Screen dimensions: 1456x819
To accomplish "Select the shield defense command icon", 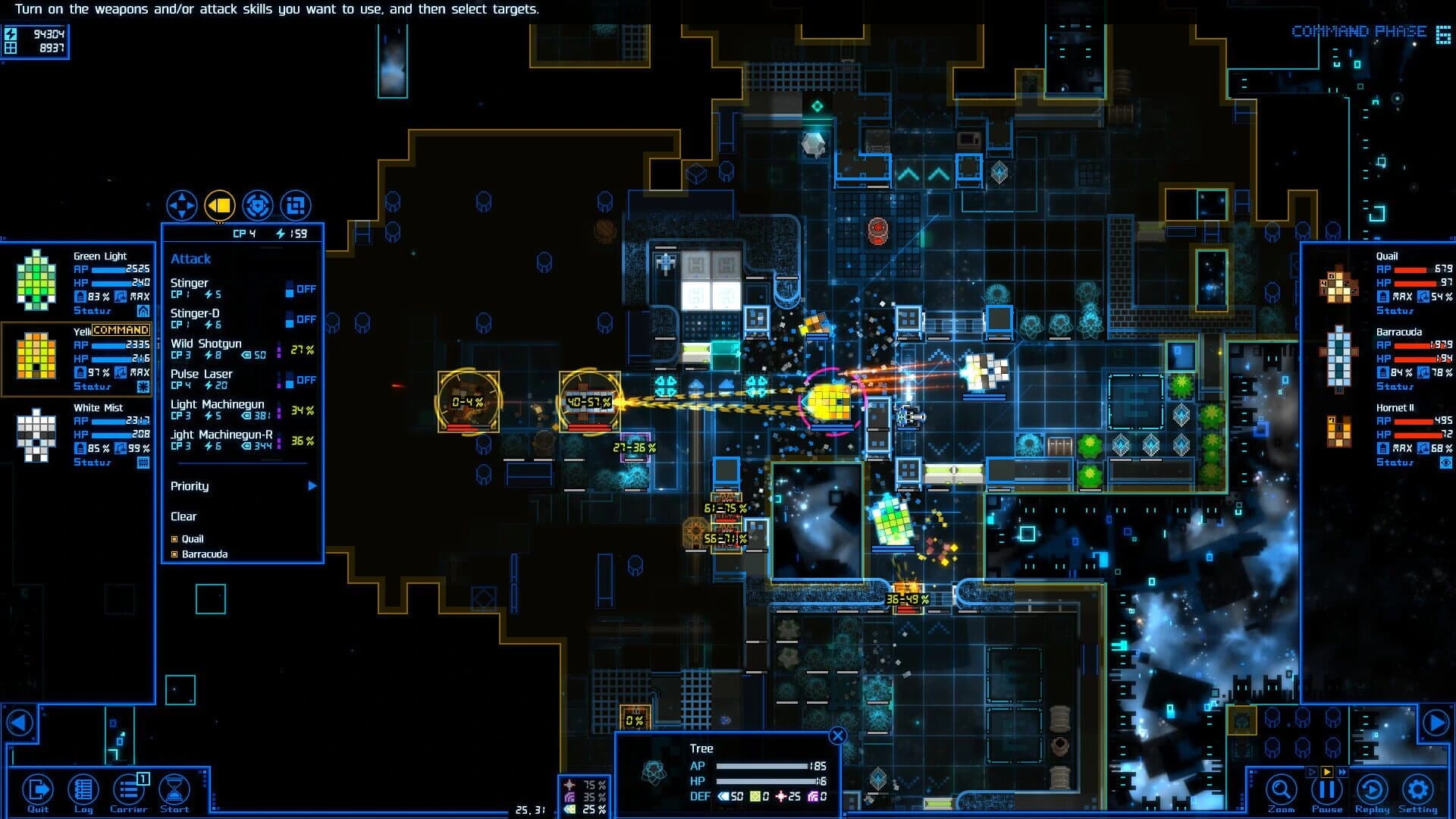I will pos(257,203).
